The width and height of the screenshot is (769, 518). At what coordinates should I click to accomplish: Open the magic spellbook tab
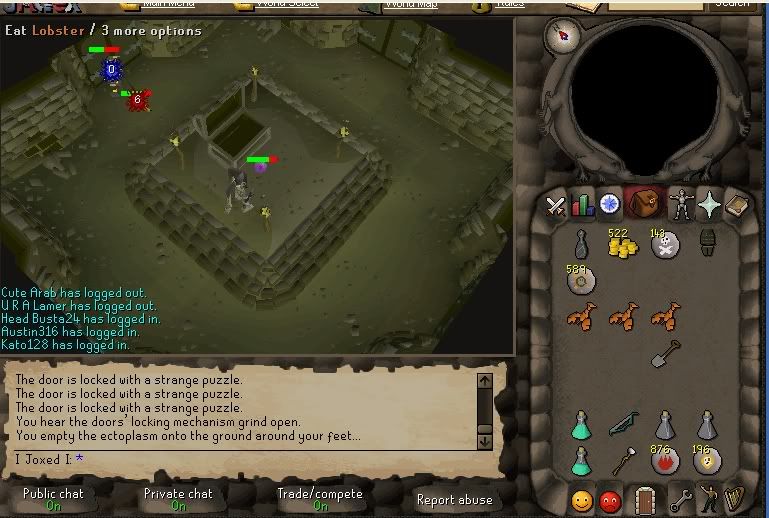[x=735, y=205]
